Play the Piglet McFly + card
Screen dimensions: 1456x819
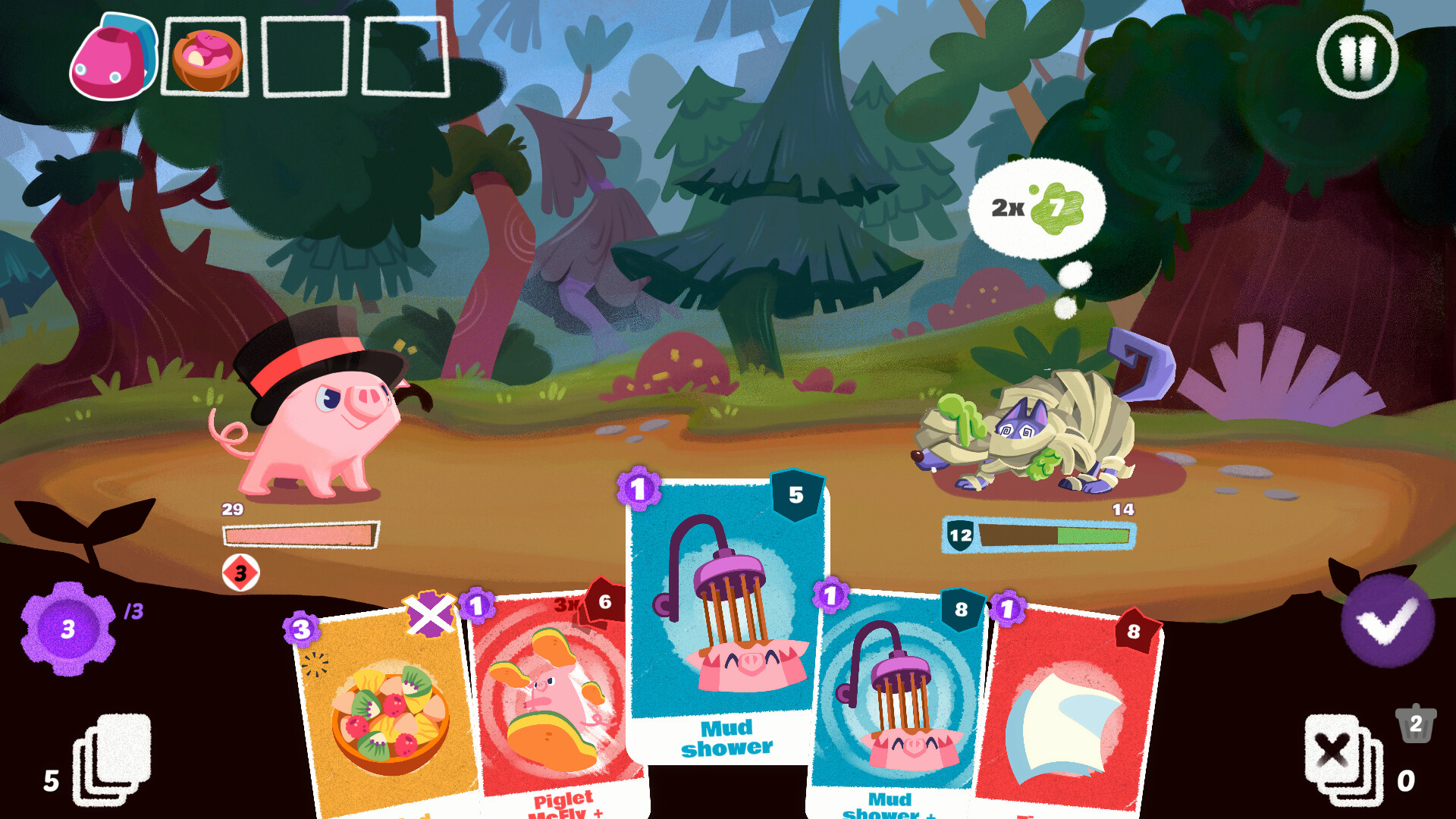[554, 698]
